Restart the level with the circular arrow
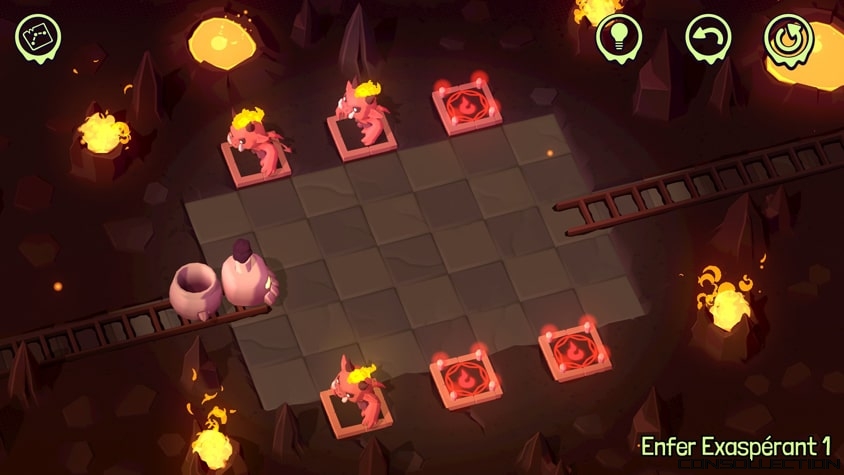 coord(787,39)
